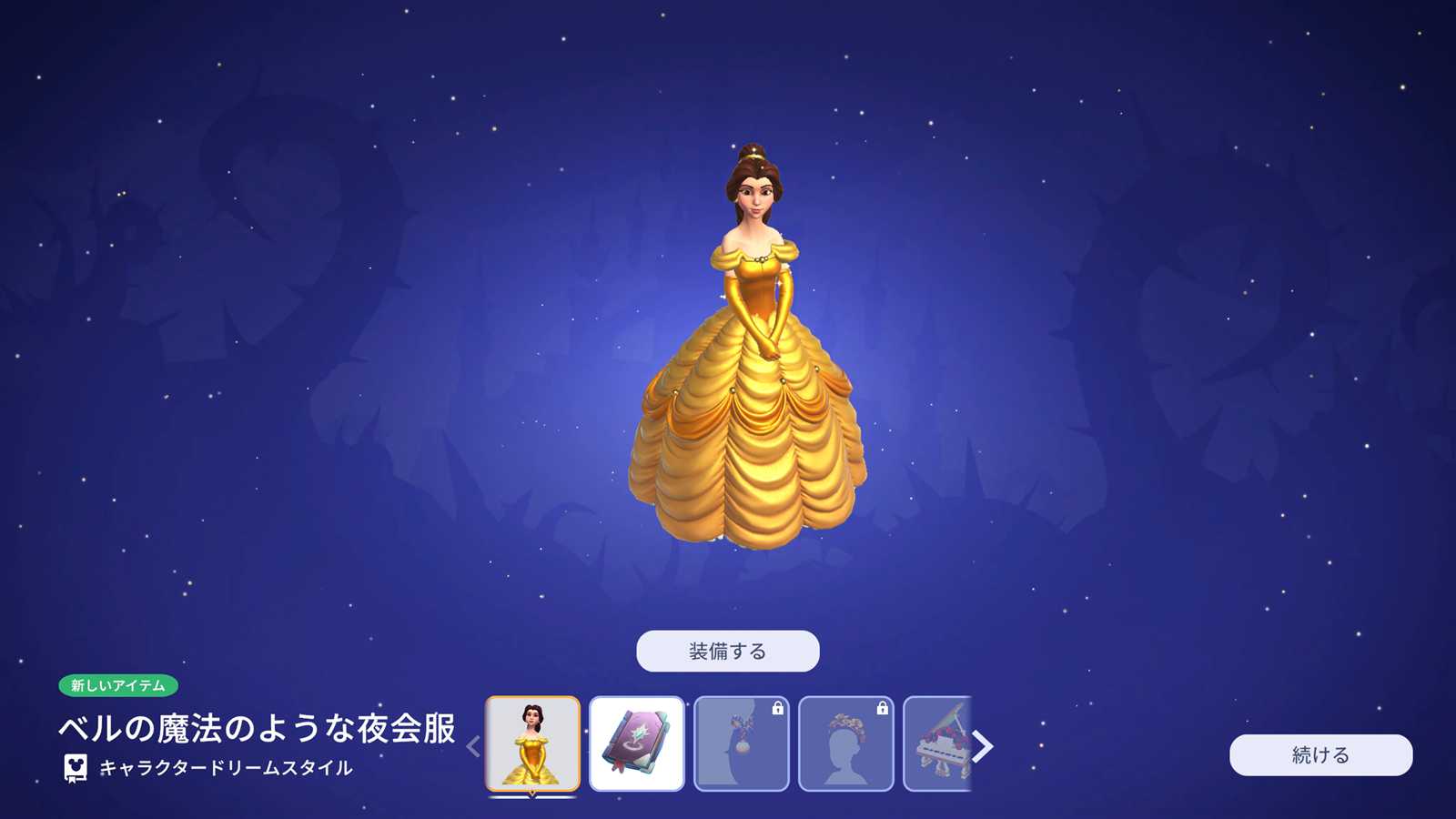Select Belle's yellow ball gown thumbnail
Image resolution: width=1456 pixels, height=819 pixels.
pyautogui.click(x=532, y=743)
